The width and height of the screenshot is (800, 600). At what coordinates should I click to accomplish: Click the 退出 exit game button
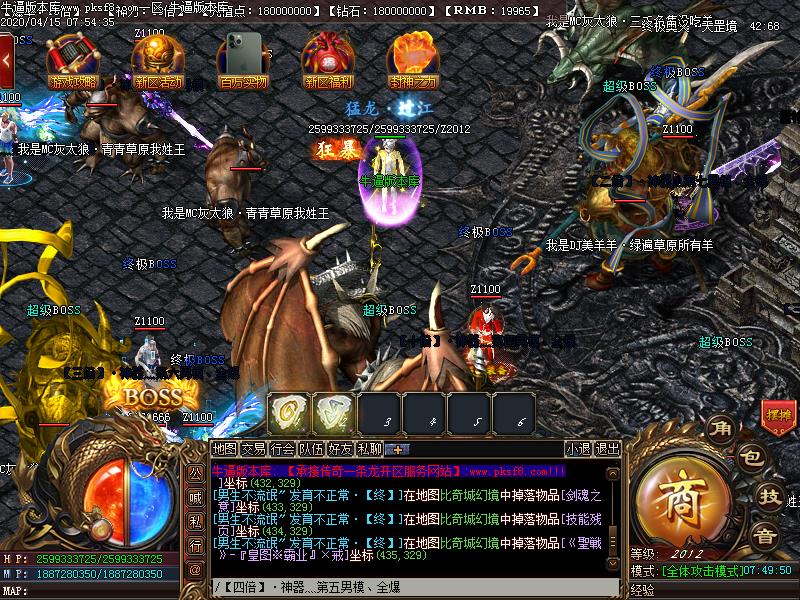[608, 449]
